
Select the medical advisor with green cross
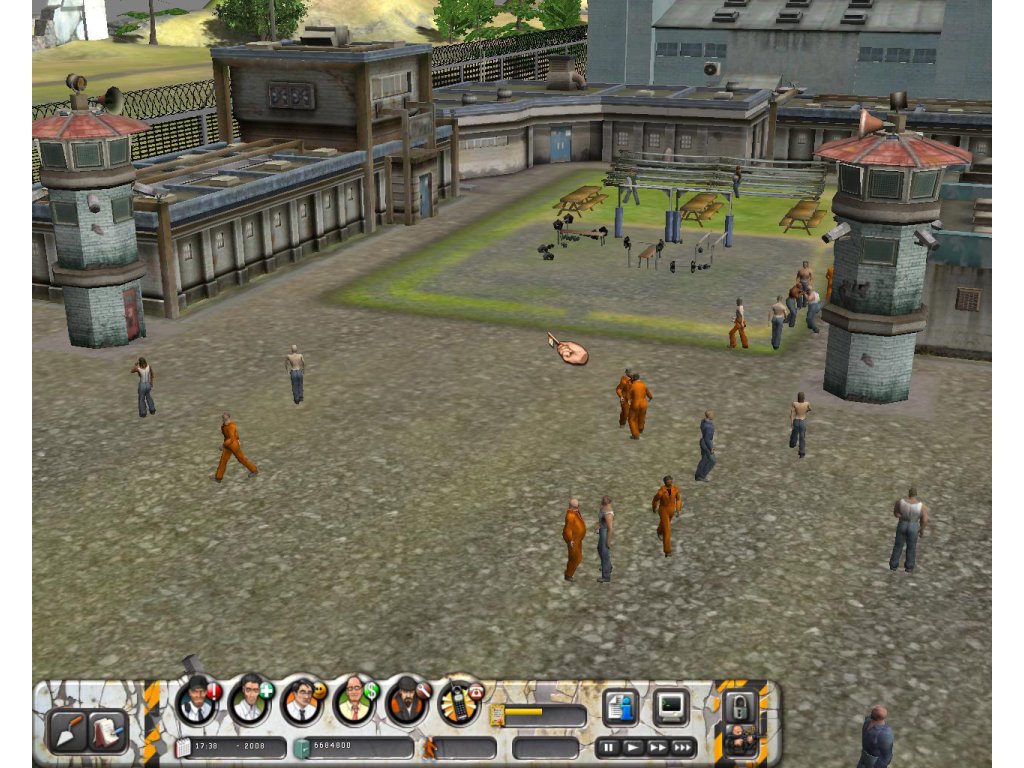point(249,701)
